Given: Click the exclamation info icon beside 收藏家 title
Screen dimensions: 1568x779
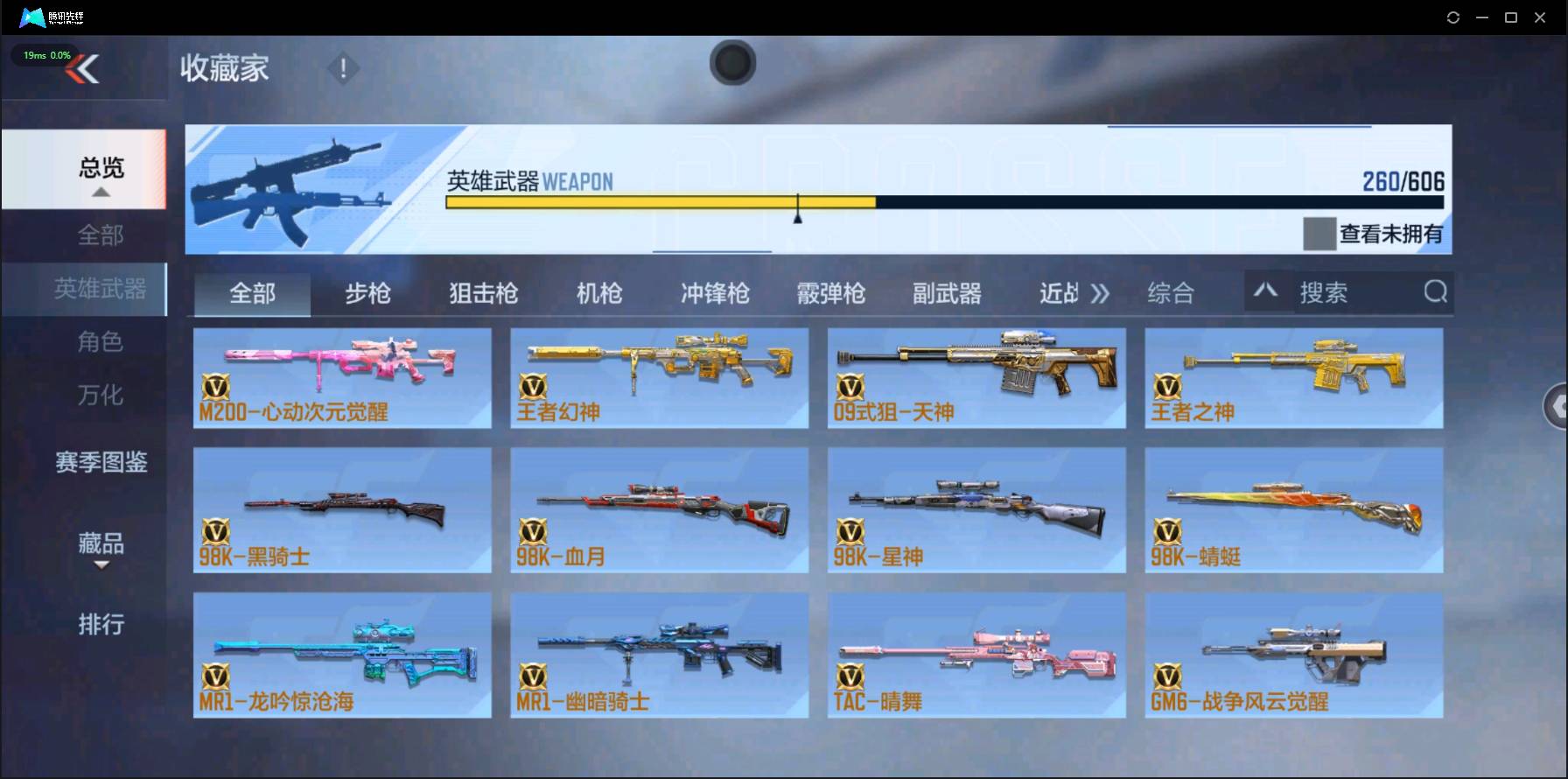Looking at the screenshot, I should 343,67.
